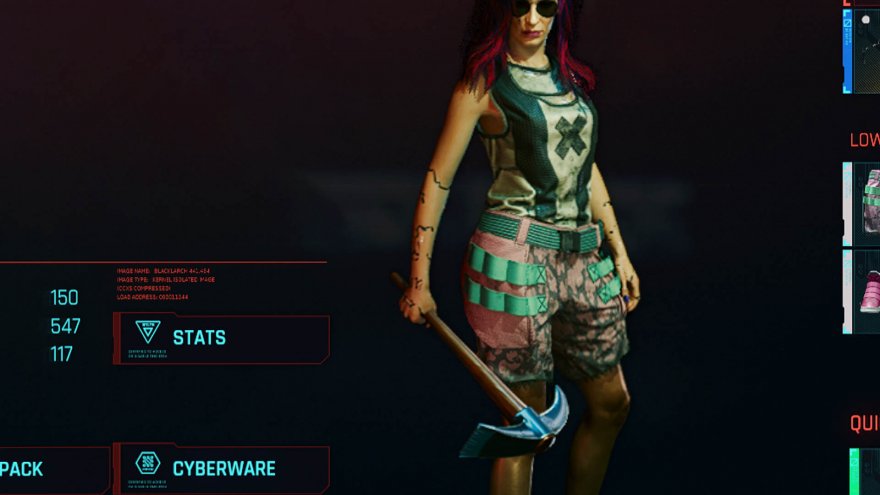Select the equipped pink sneakers slot
The width and height of the screenshot is (880, 495).
864,291
